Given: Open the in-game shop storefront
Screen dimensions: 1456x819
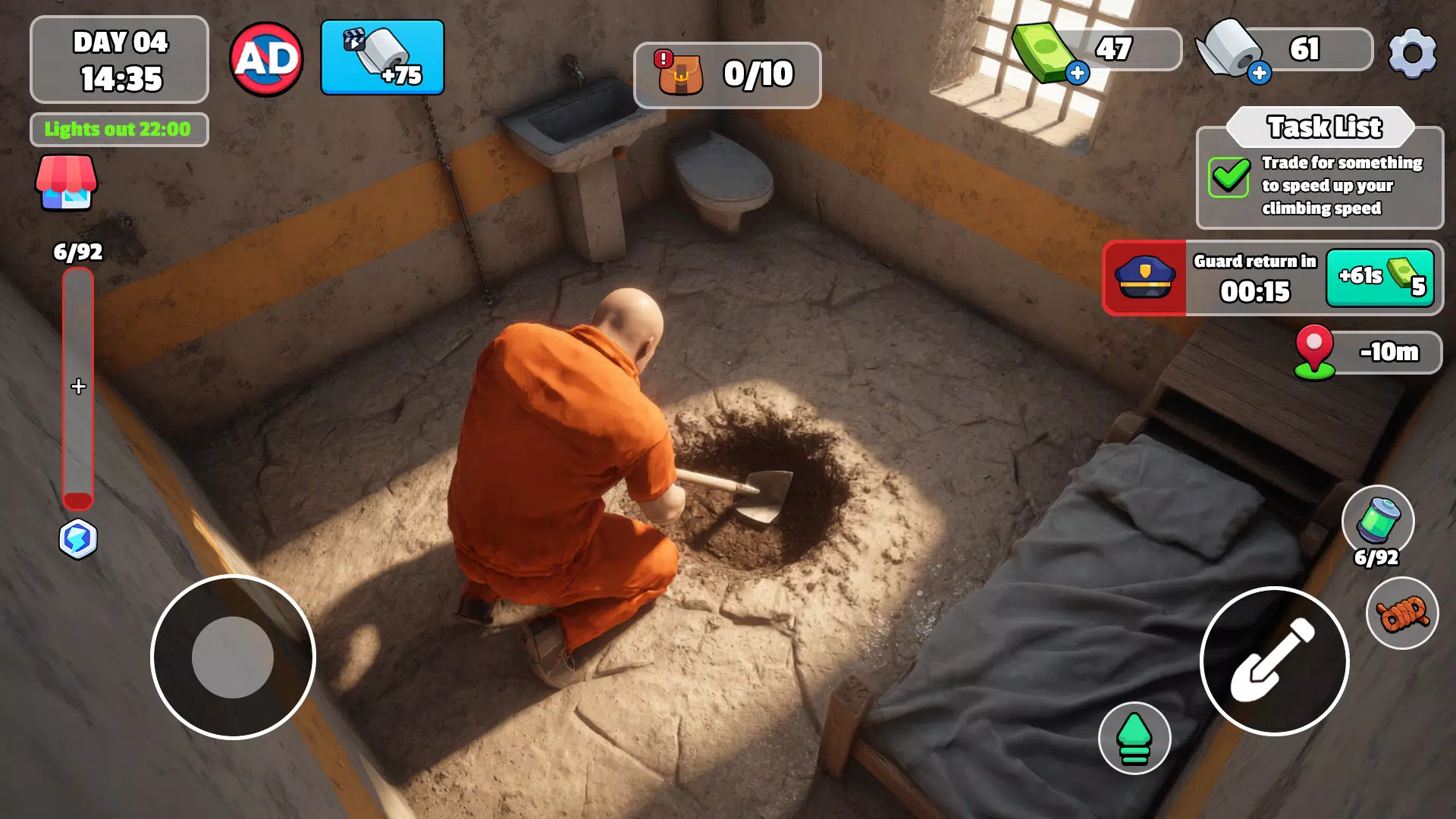Looking at the screenshot, I should coord(67,182).
